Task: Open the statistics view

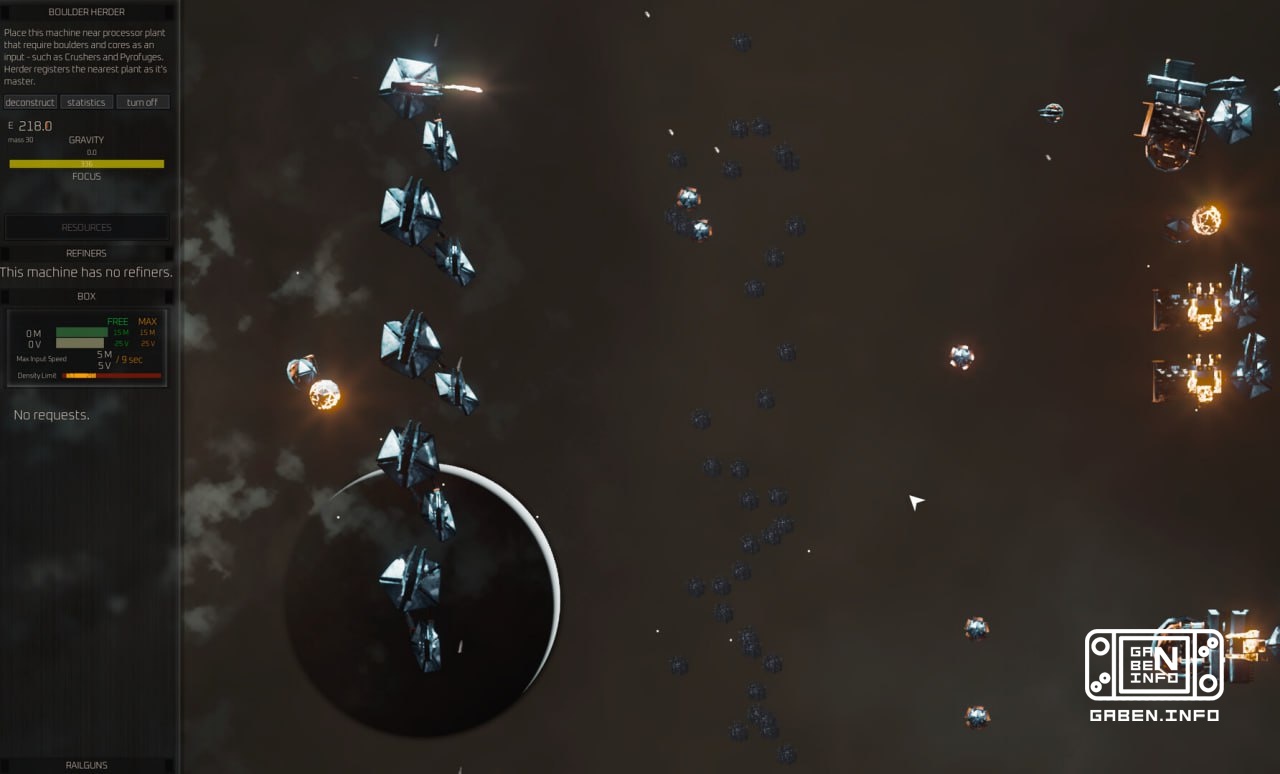Action: pyautogui.click(x=86, y=101)
